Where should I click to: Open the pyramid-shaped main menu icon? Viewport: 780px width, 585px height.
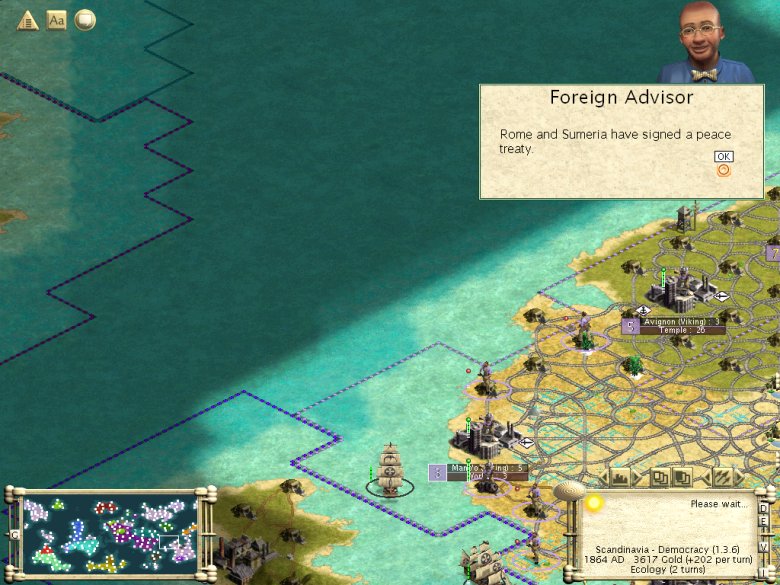click(x=27, y=20)
